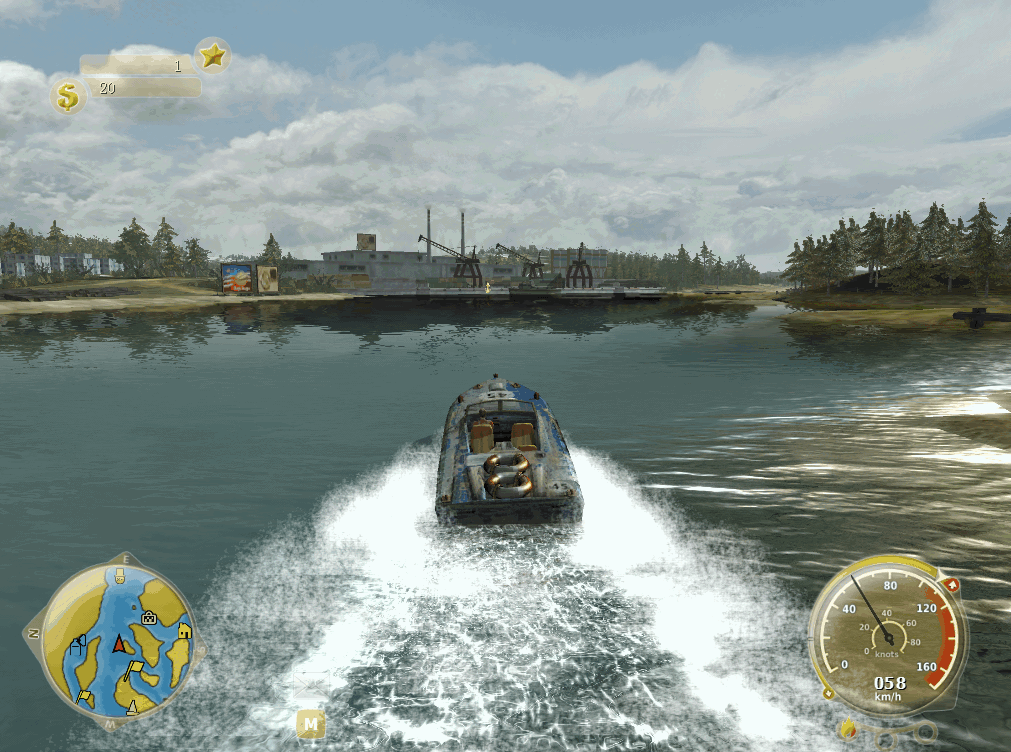The height and width of the screenshot is (752, 1011).
Task: Select the sailboat marker on the minimap
Action: (x=132, y=708)
